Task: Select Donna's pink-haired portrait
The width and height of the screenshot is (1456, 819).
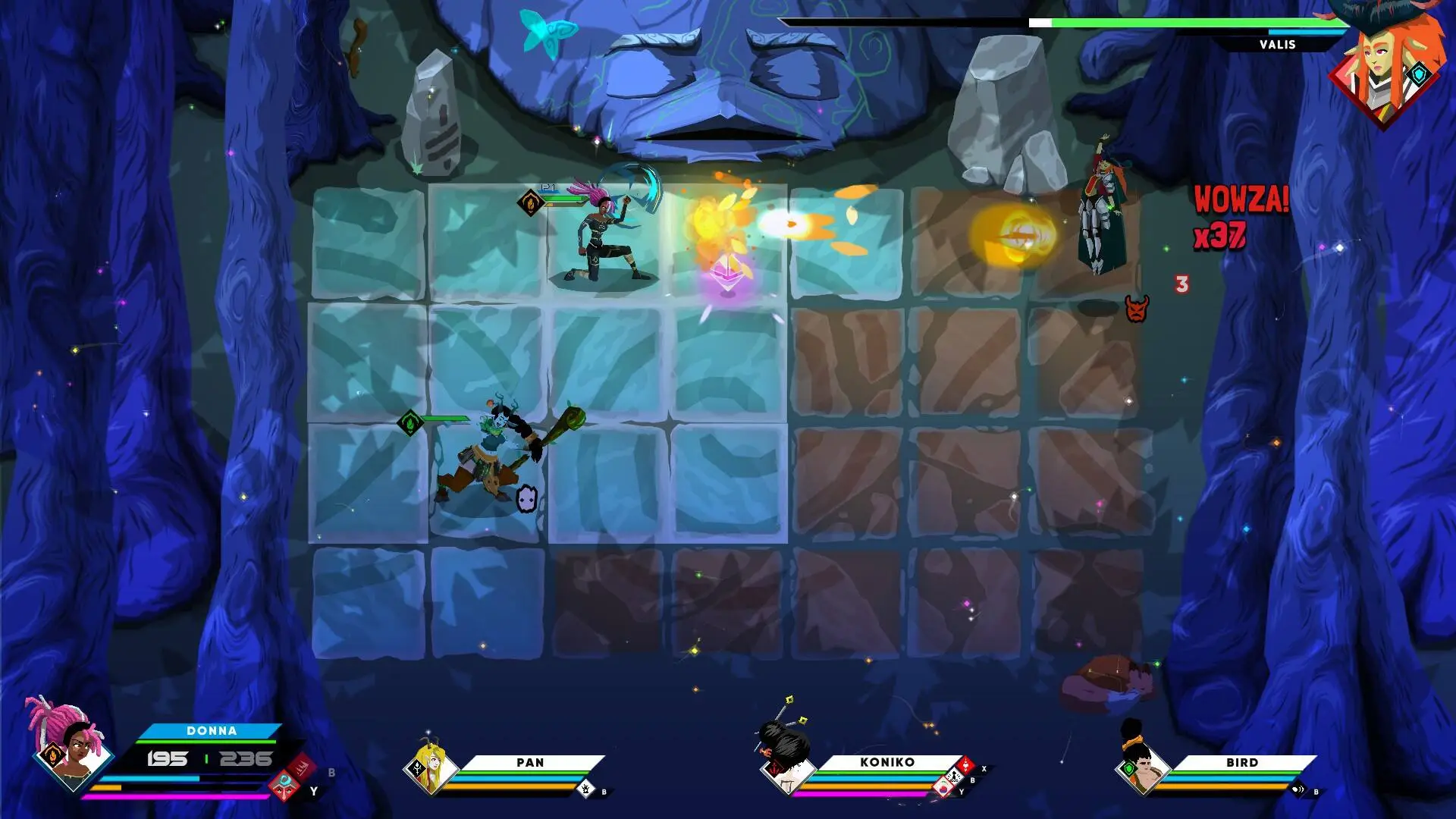Action: [70, 745]
